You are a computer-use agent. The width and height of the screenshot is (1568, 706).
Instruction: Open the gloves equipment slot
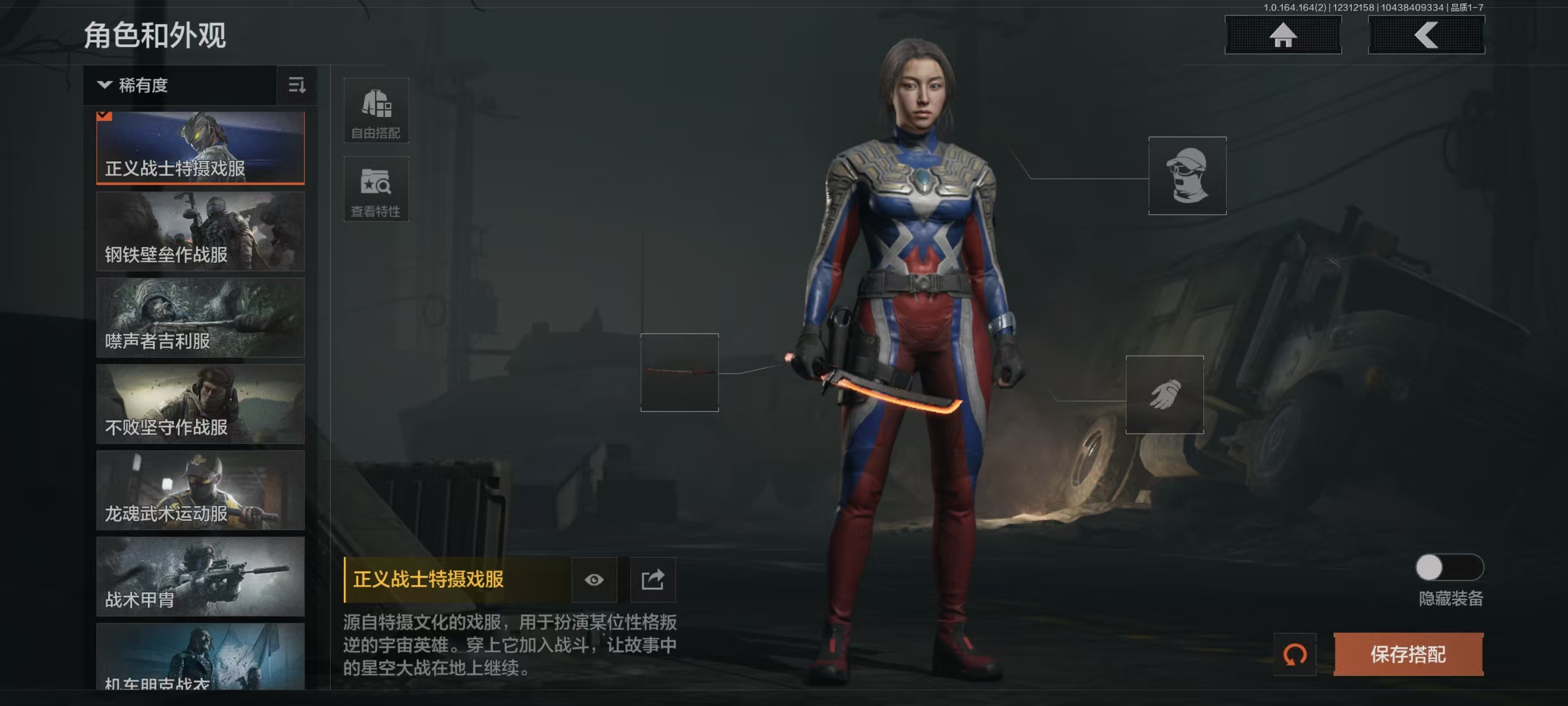(x=1164, y=394)
